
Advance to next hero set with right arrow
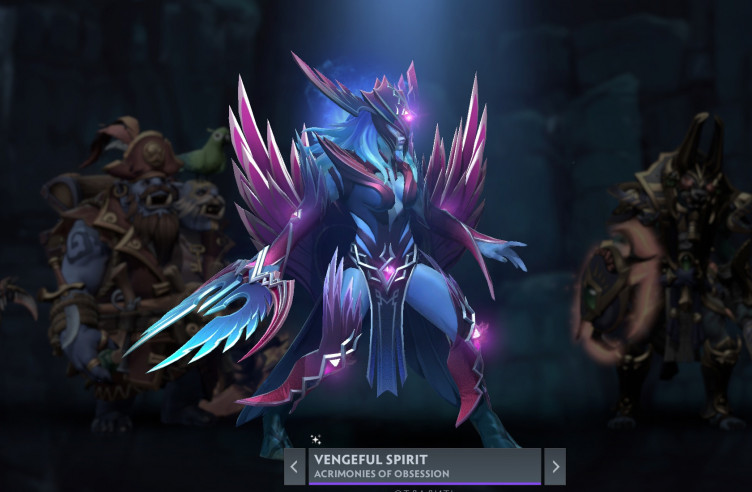coord(555,466)
